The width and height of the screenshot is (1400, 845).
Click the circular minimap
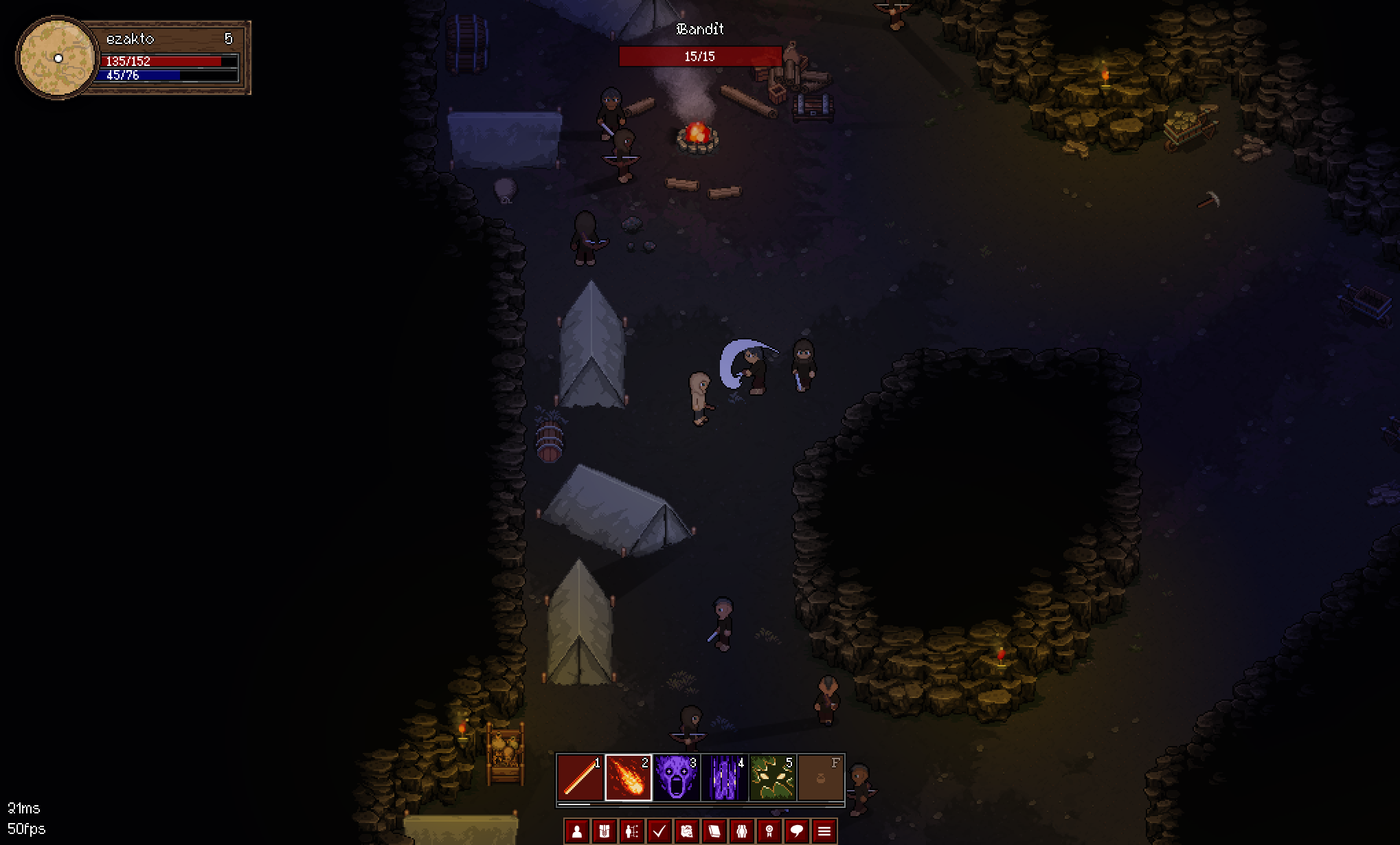[58, 58]
